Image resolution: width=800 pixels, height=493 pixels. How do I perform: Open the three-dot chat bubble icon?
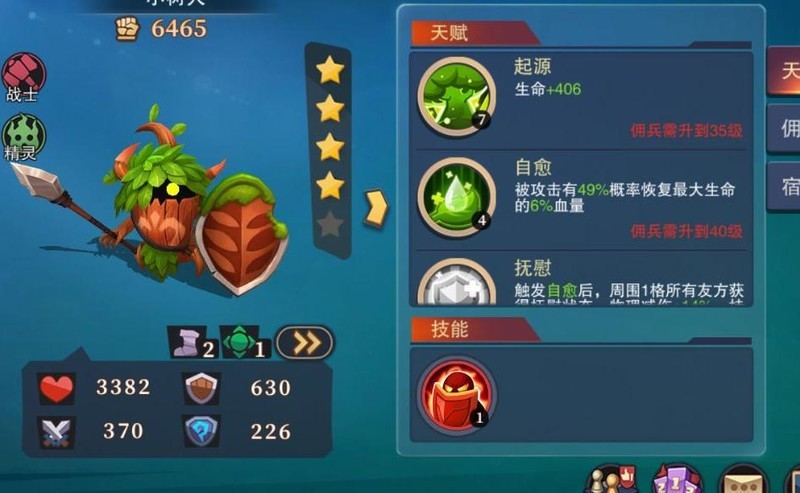[x=744, y=480]
